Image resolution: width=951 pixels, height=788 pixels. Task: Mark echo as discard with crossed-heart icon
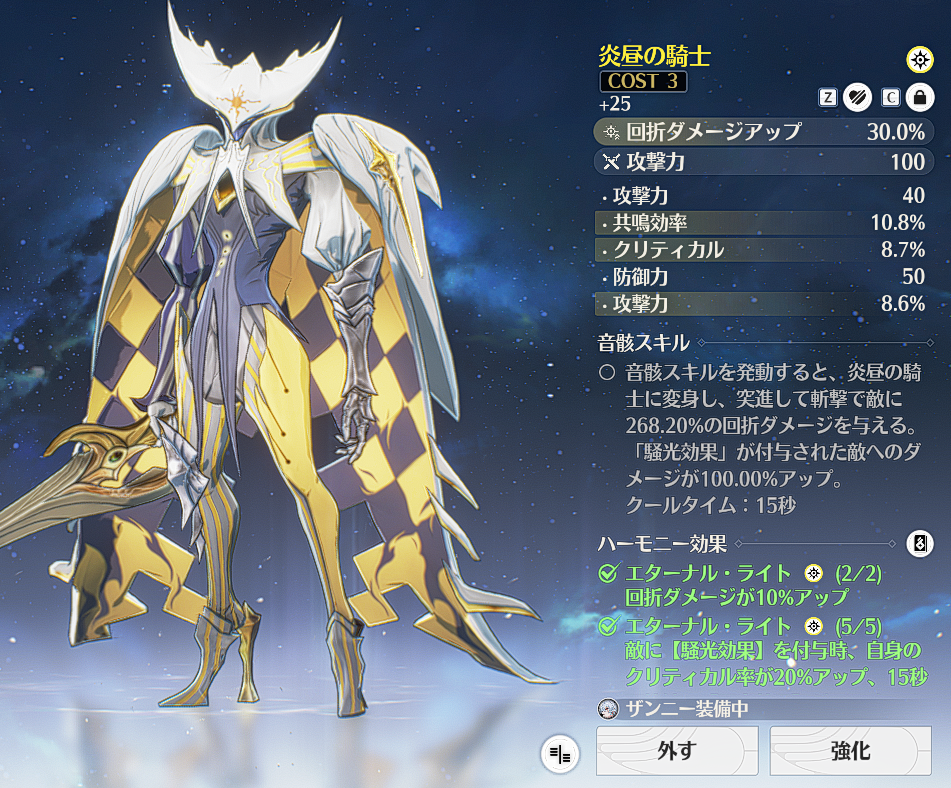click(858, 97)
